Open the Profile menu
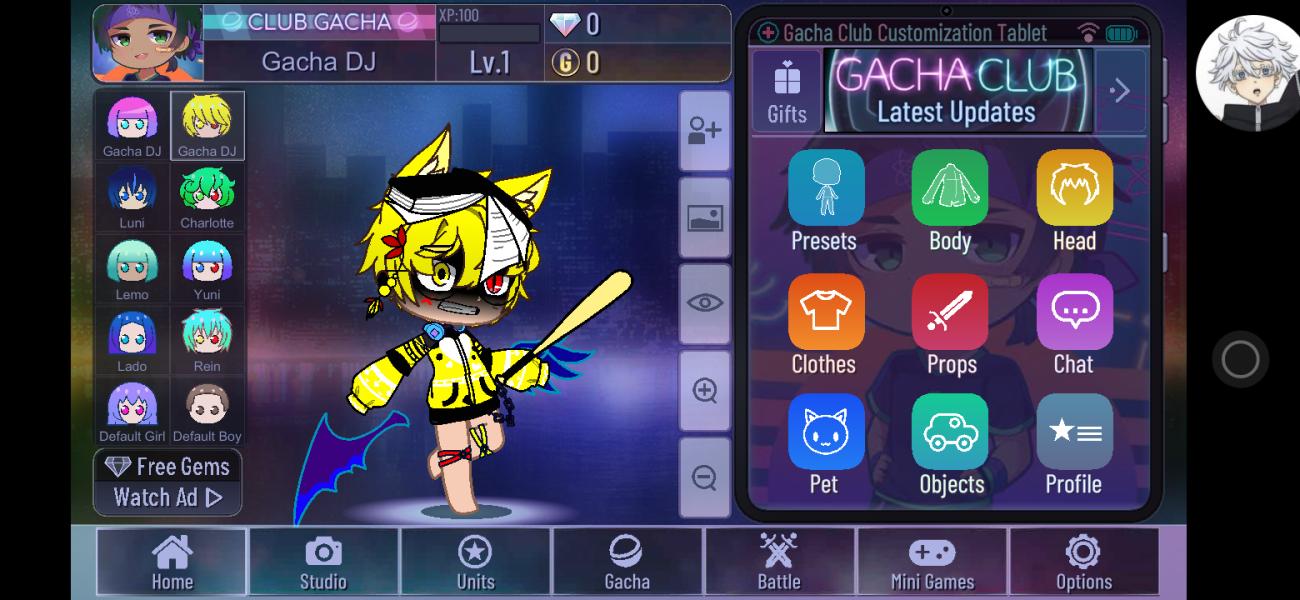Screen dimensions: 1300x600 tap(1074, 444)
